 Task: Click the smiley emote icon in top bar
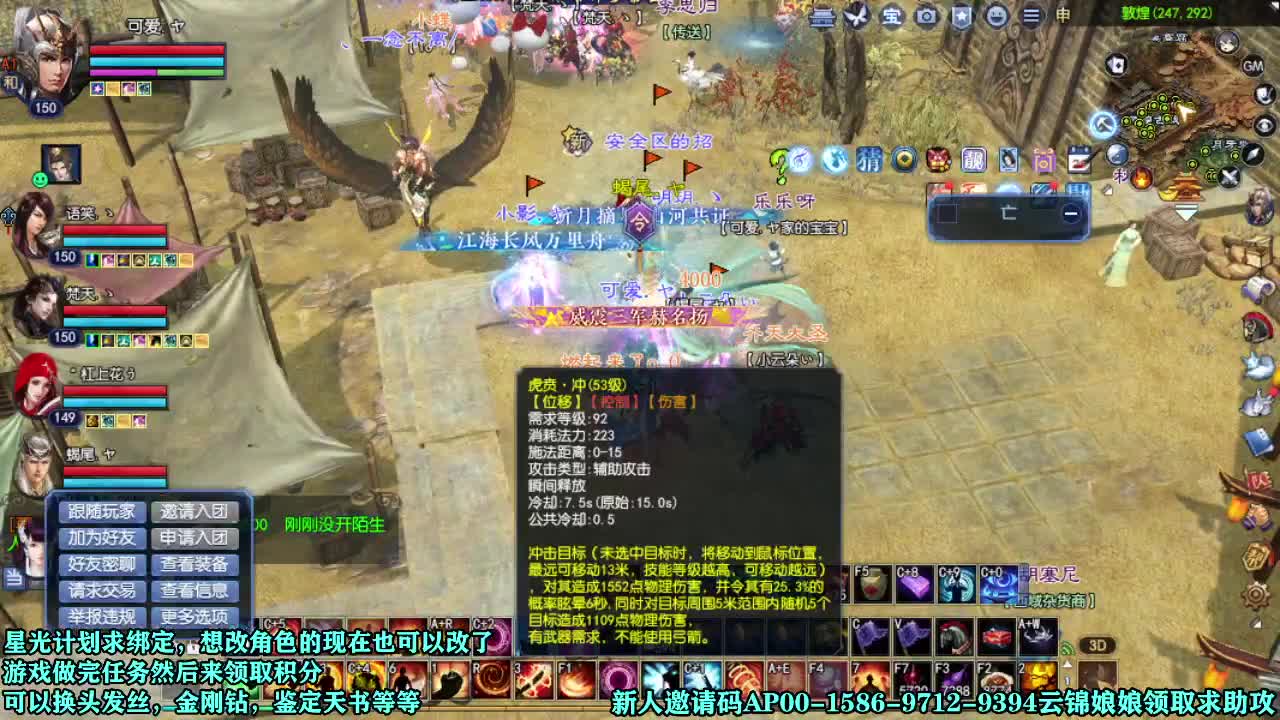click(998, 15)
